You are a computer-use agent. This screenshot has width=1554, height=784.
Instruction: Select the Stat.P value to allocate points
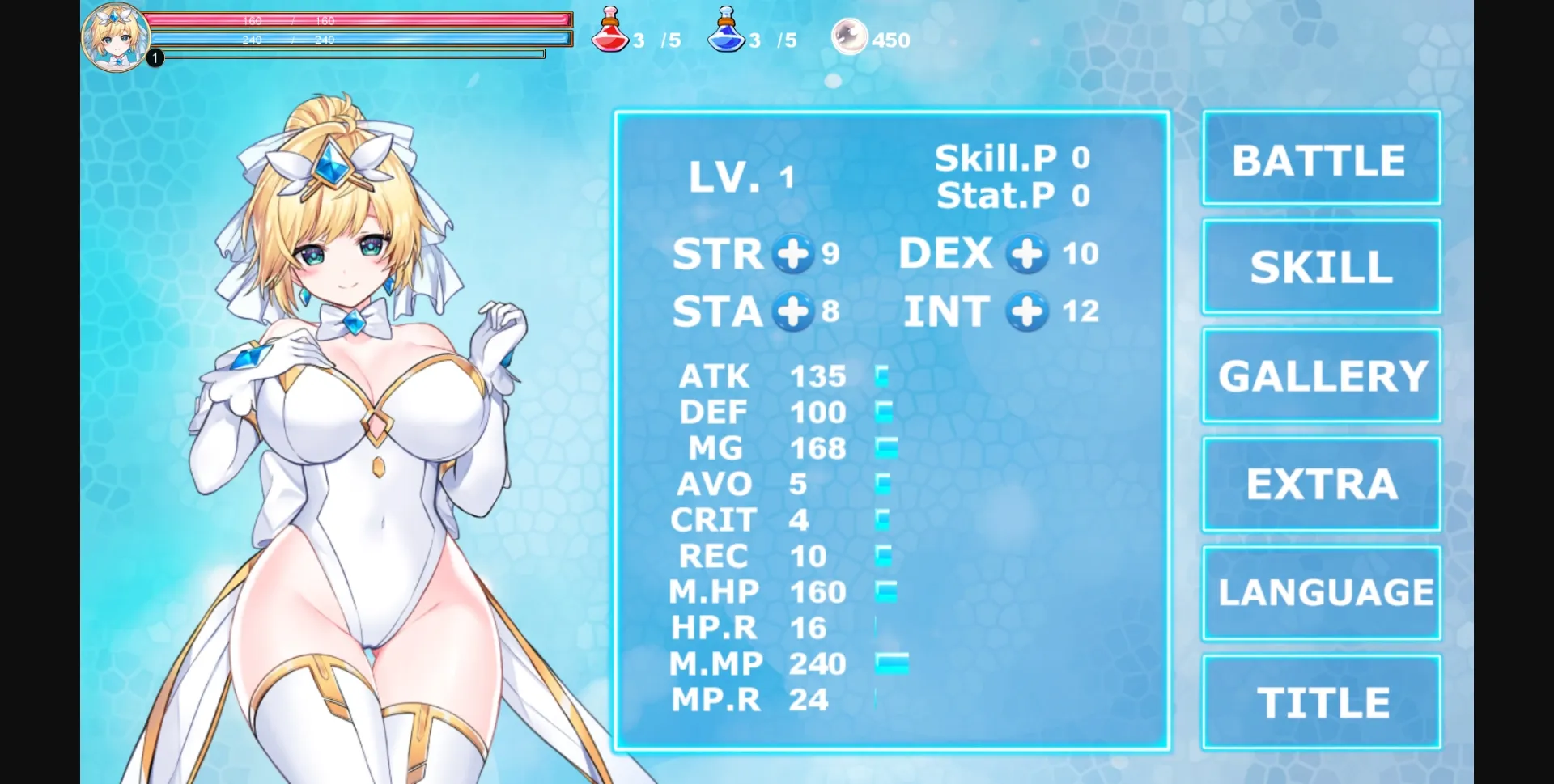click(1080, 195)
